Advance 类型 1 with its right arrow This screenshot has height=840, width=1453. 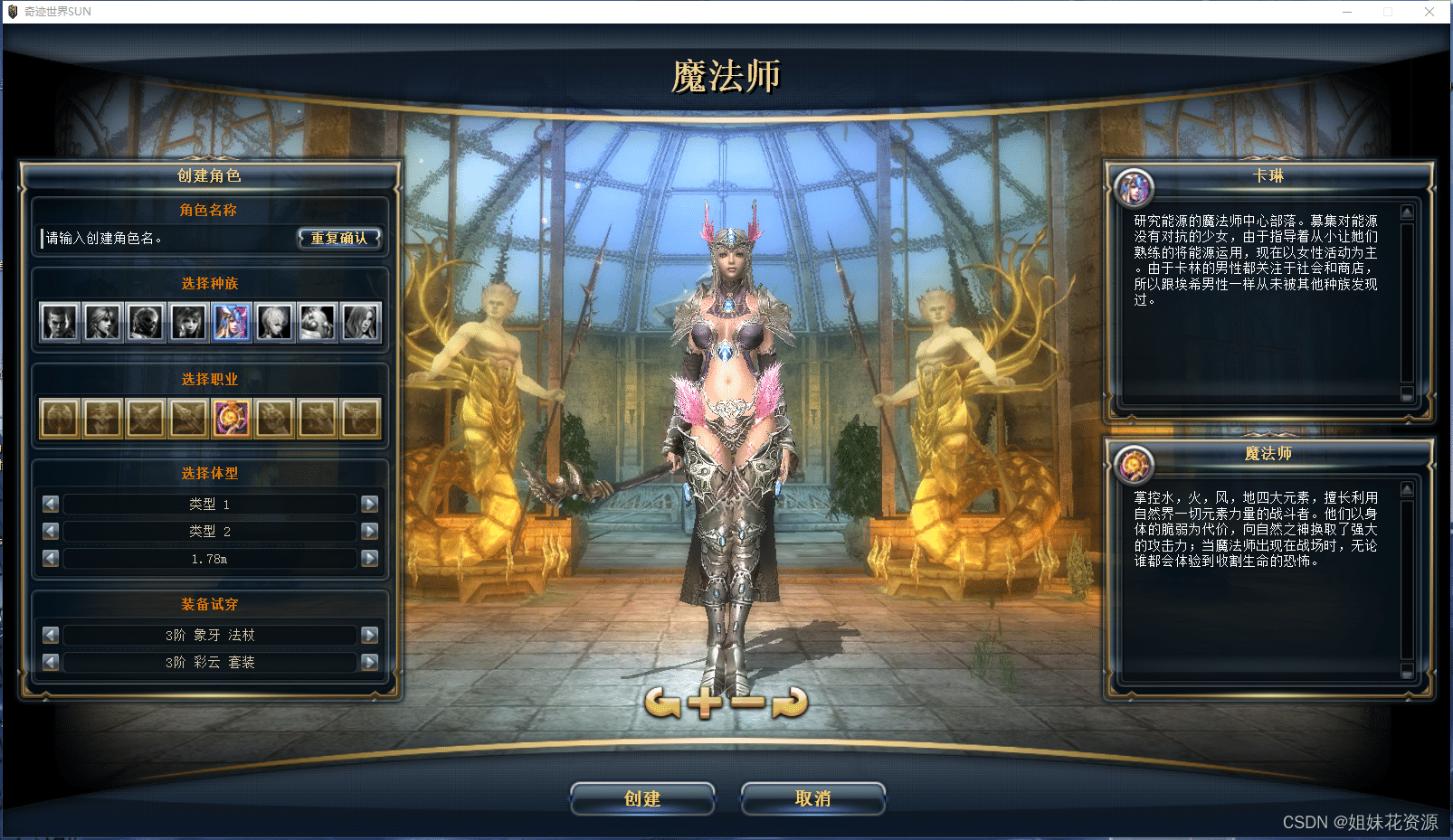coord(369,504)
